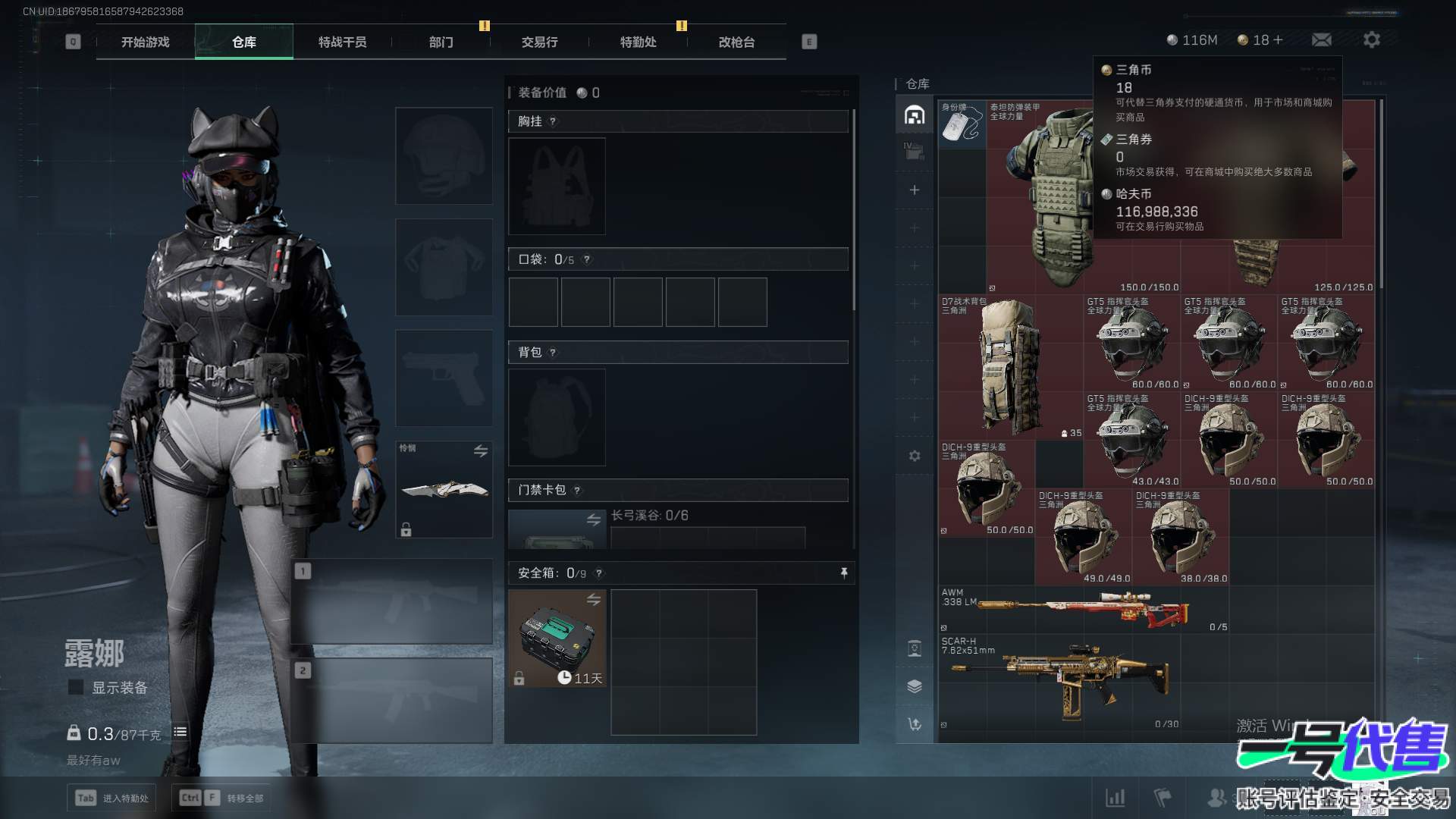Screen dimensions: 1456x819
Task: Switch to the 特战干员 tab
Action: coord(342,42)
